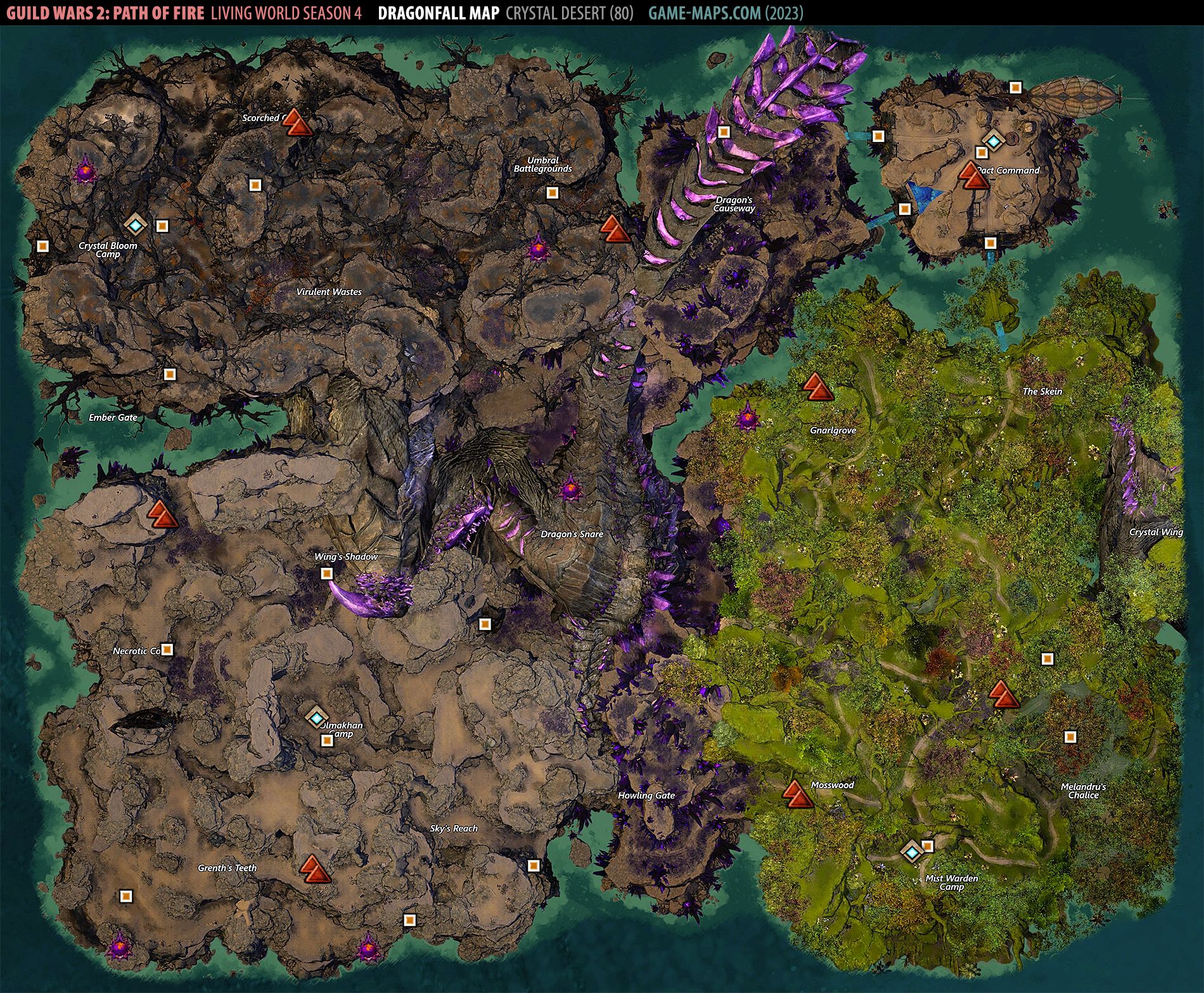This screenshot has width=1204, height=993.
Task: Select the Umbral Battlegrounds point of interest
Action: click(552, 192)
